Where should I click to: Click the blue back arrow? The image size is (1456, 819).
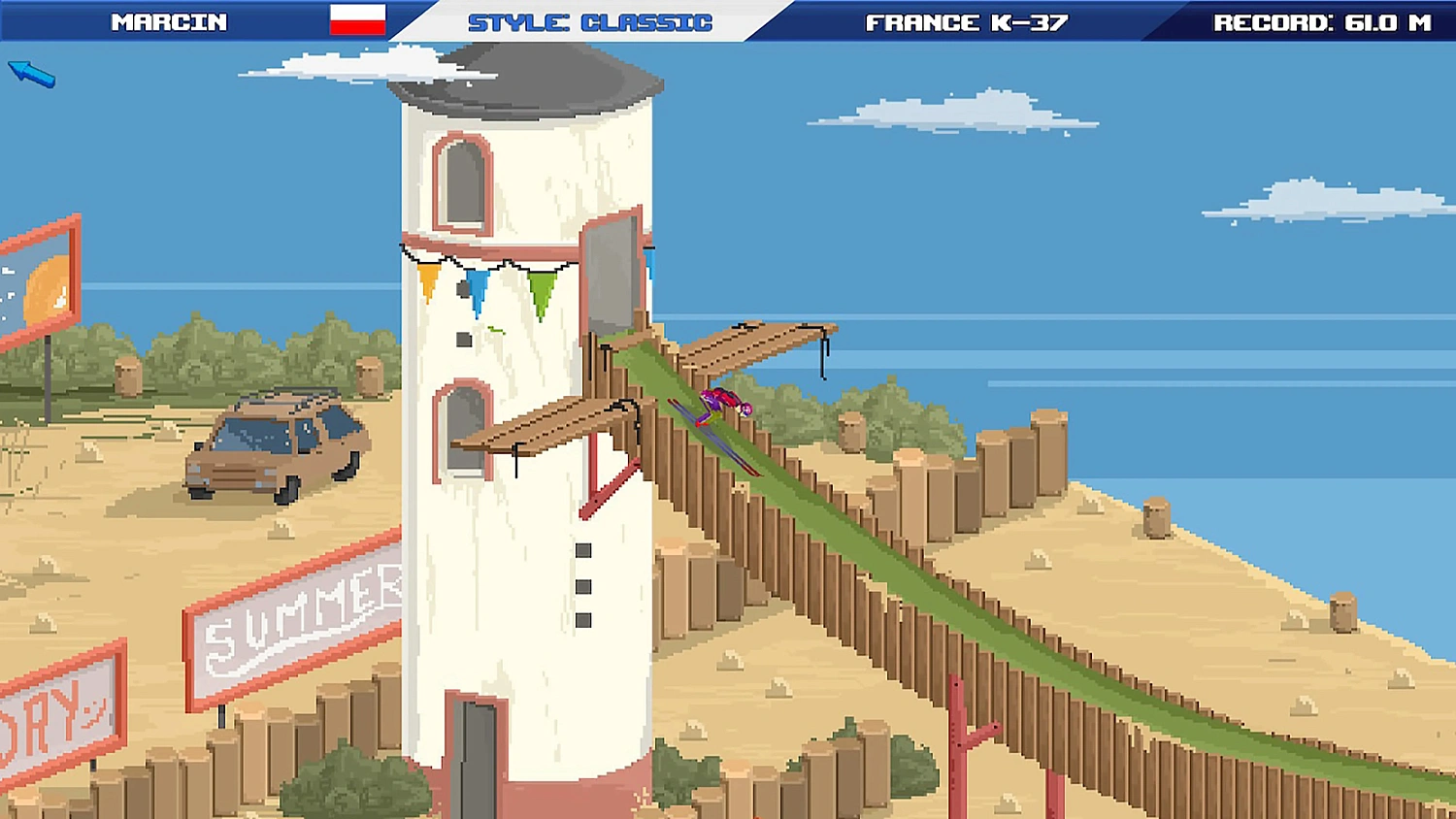(30, 74)
